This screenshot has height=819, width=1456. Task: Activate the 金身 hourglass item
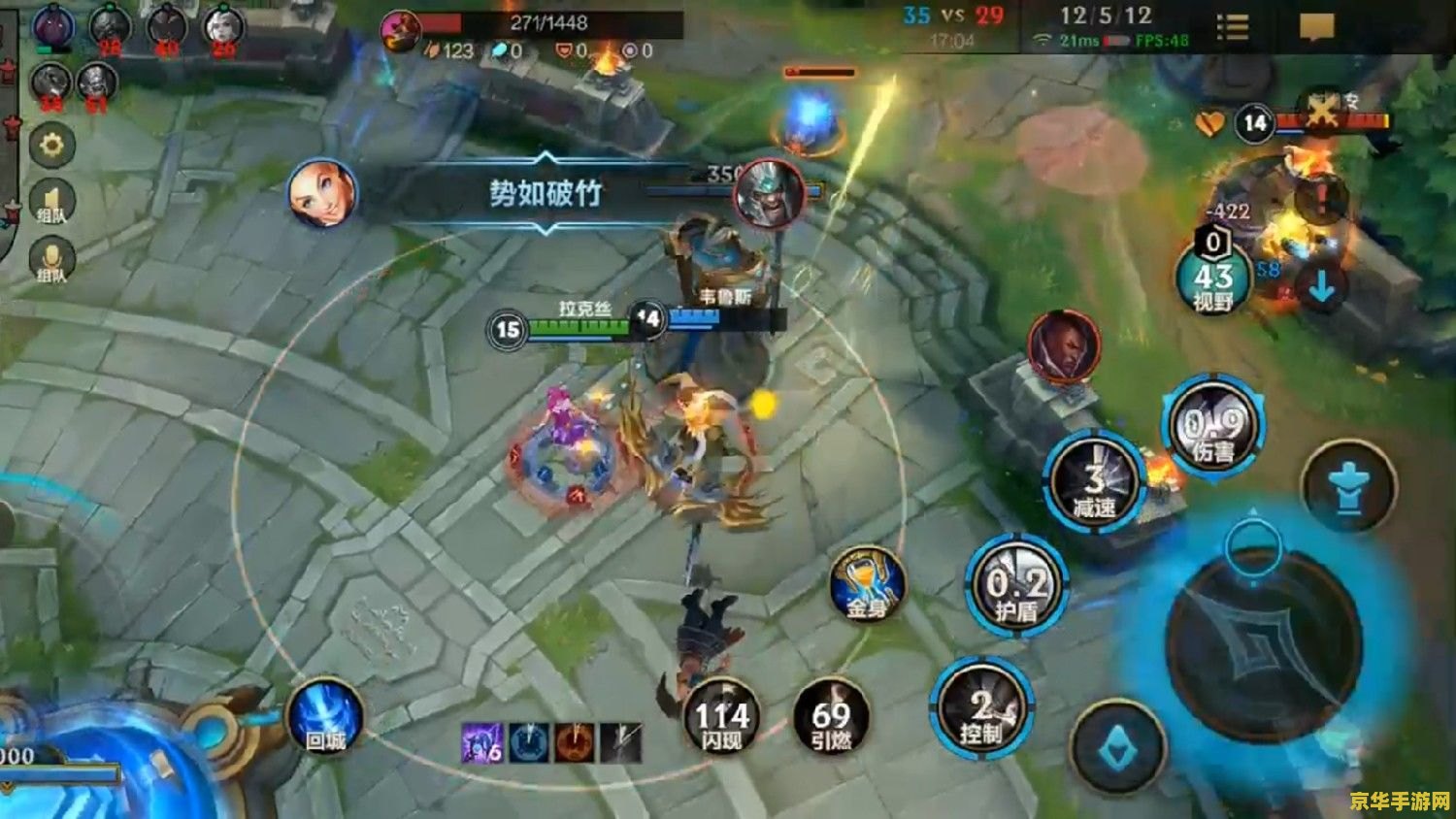(x=868, y=585)
